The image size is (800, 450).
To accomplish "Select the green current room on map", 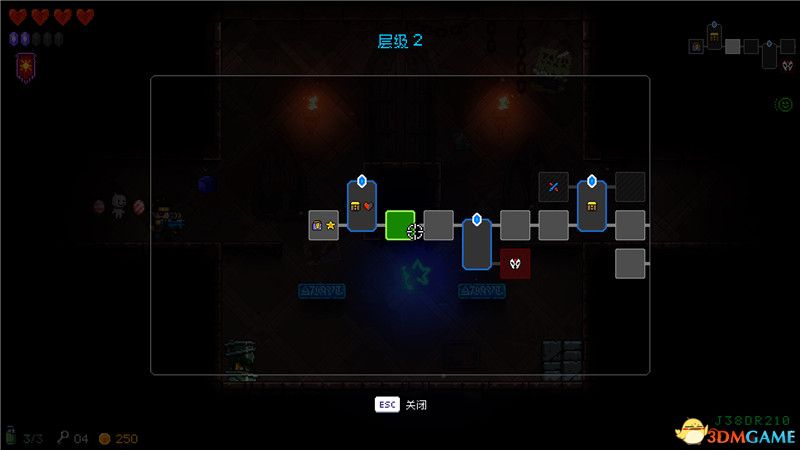I will tap(400, 225).
